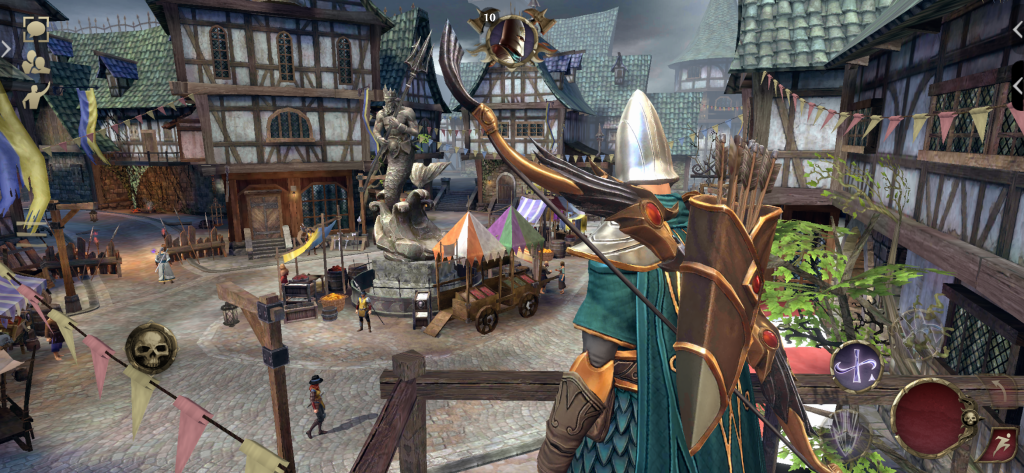Trigger the large red attack button

(930, 416)
